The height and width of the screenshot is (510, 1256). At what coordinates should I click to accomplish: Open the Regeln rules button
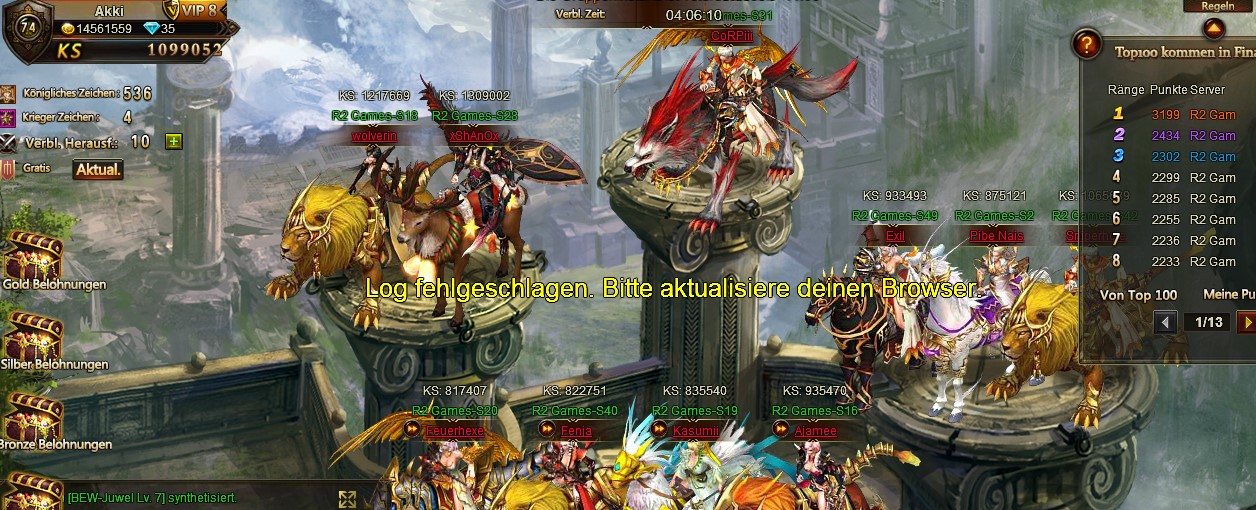[1217, 6]
